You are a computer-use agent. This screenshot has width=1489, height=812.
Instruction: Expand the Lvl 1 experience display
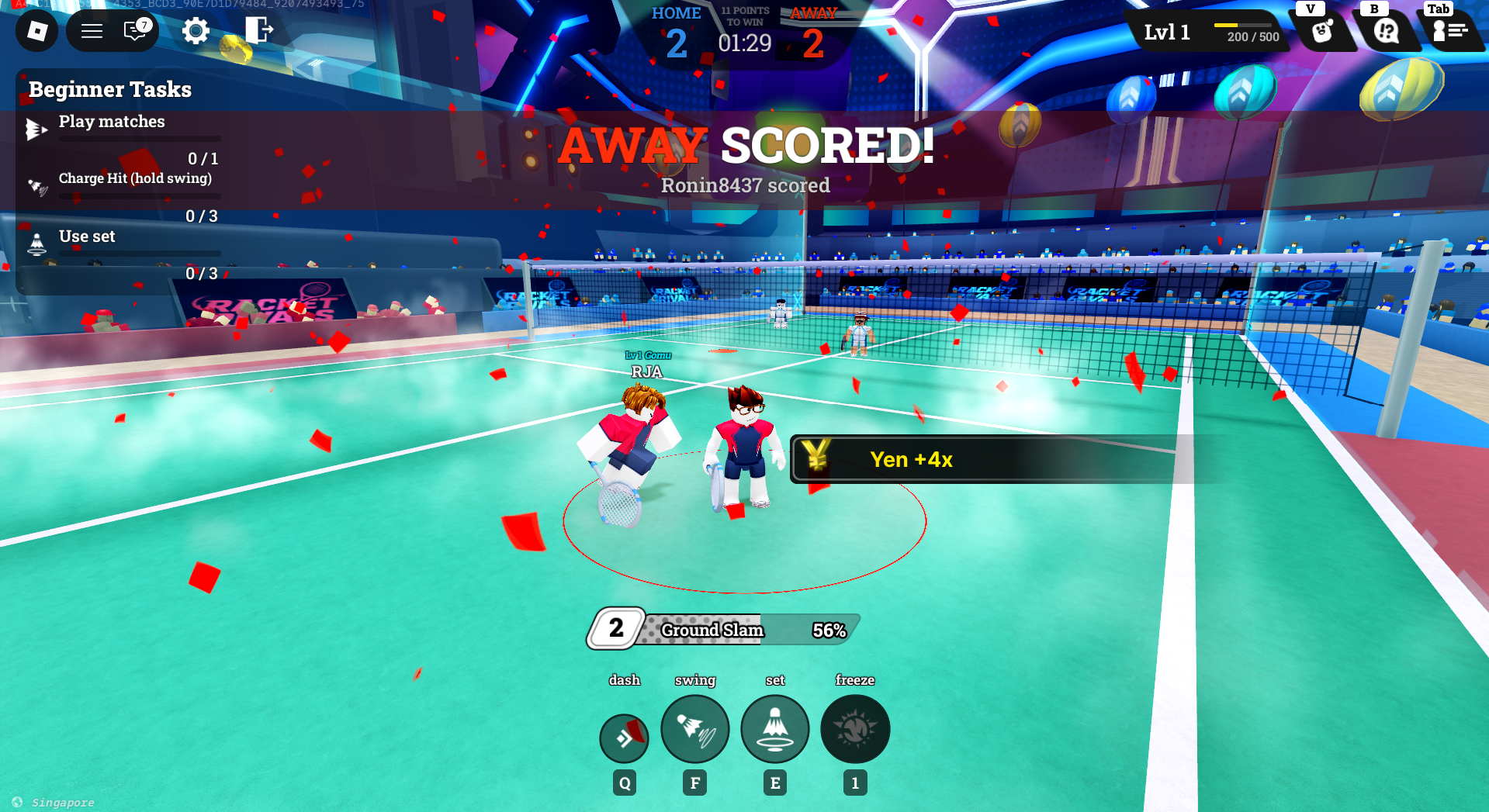[x=1205, y=33]
